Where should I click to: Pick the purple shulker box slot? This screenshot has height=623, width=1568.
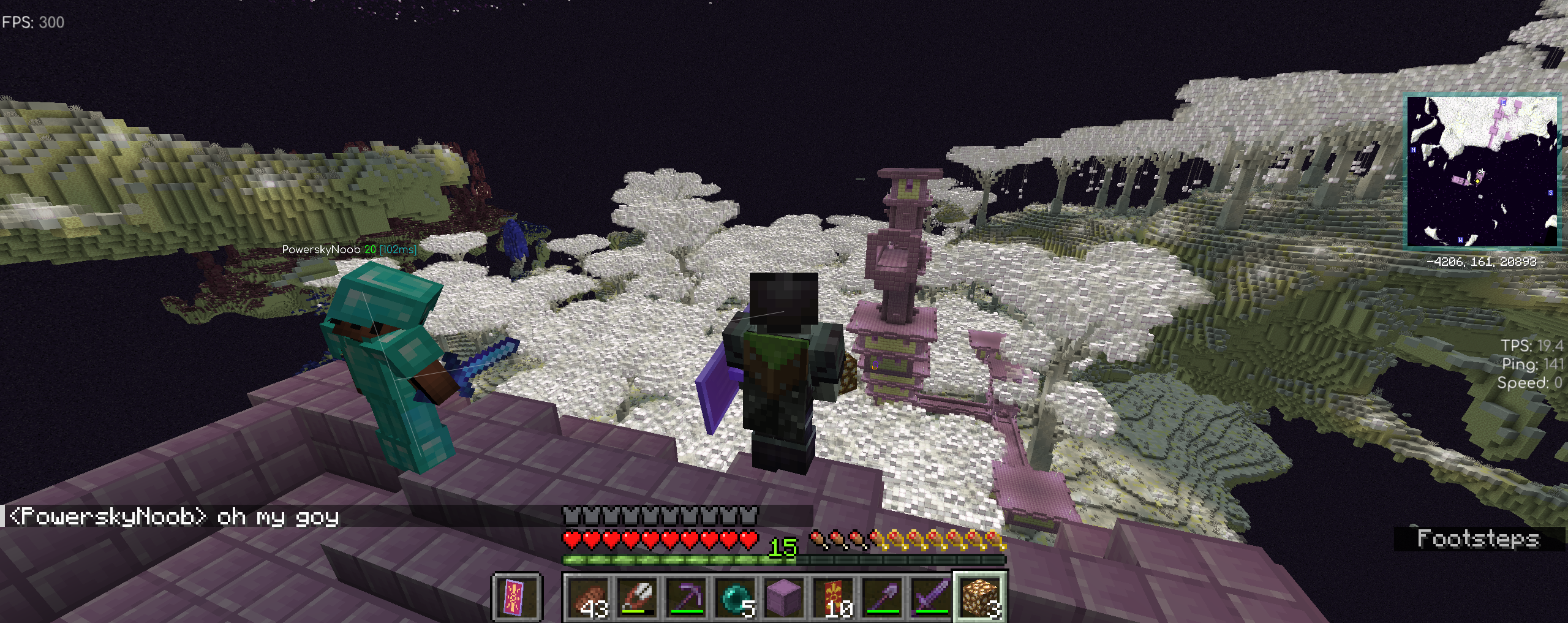784,597
